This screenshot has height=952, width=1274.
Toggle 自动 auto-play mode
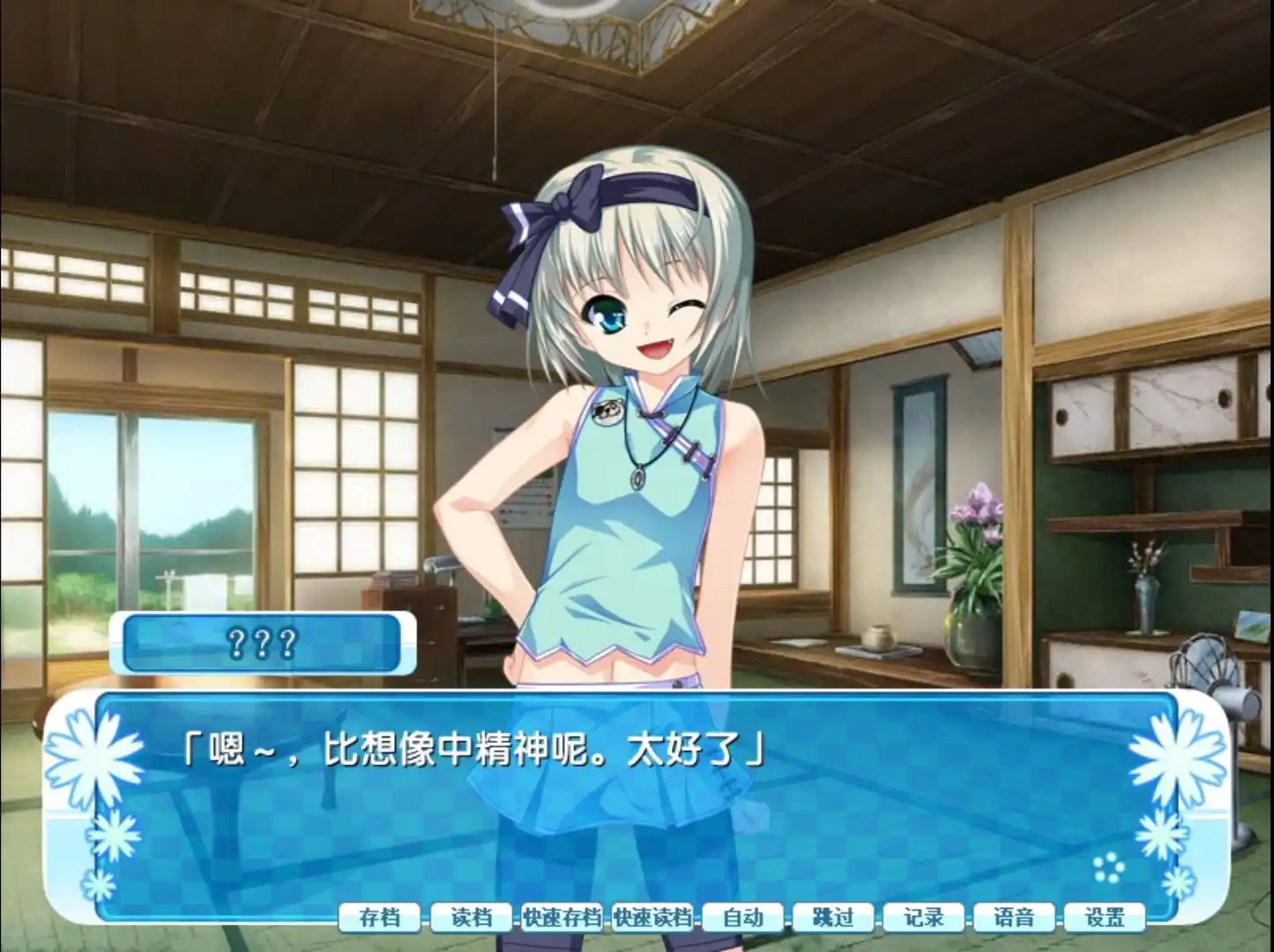tap(743, 918)
